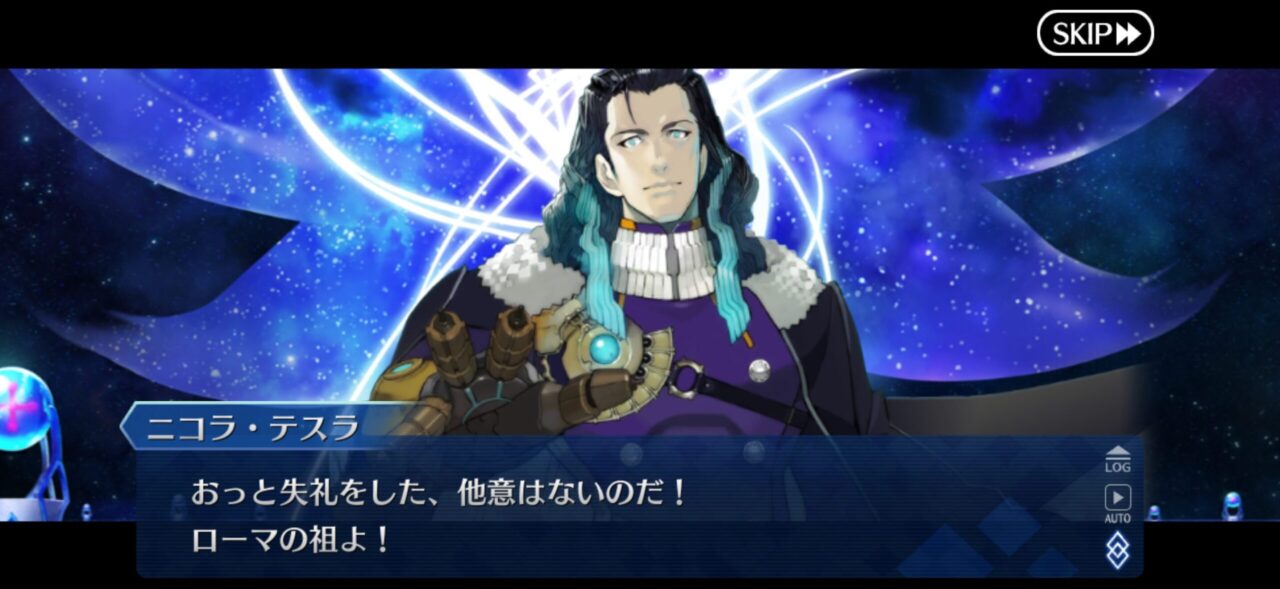Open the dialogue LOG
Screen dimensions: 1280x589
click(1117, 459)
